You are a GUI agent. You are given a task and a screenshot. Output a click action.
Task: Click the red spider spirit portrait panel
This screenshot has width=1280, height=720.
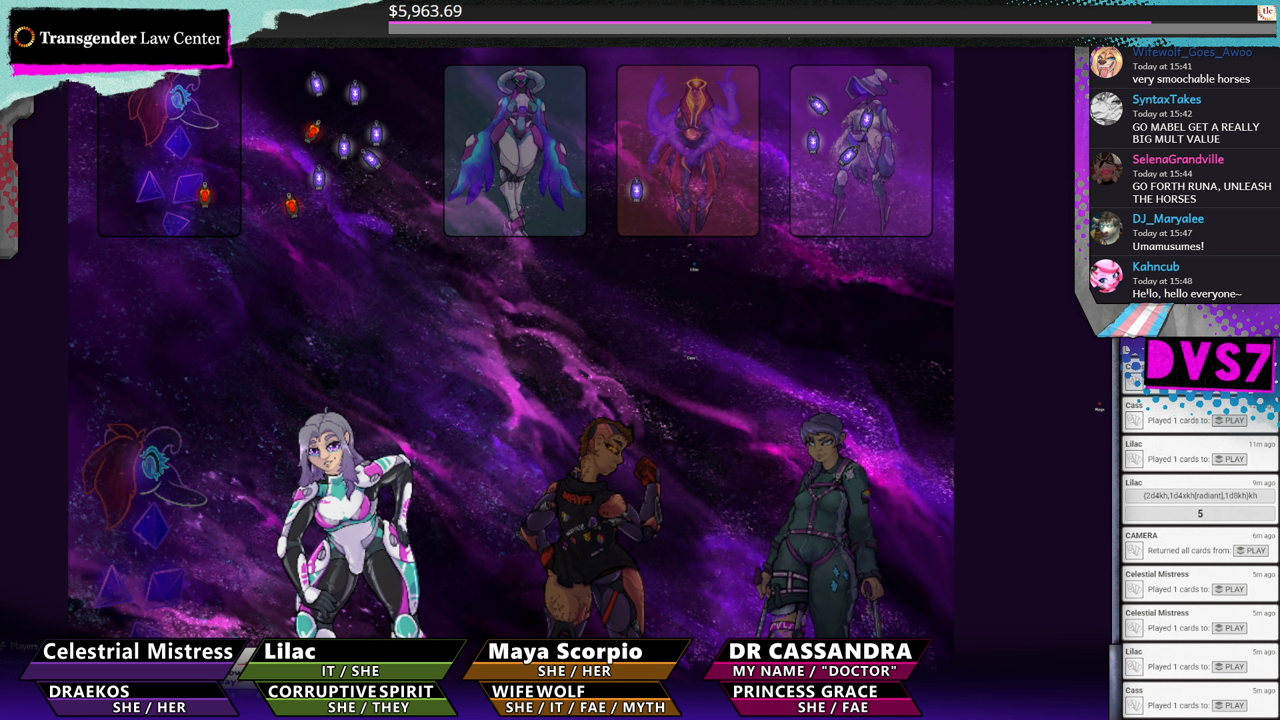pyautogui.click(x=688, y=150)
